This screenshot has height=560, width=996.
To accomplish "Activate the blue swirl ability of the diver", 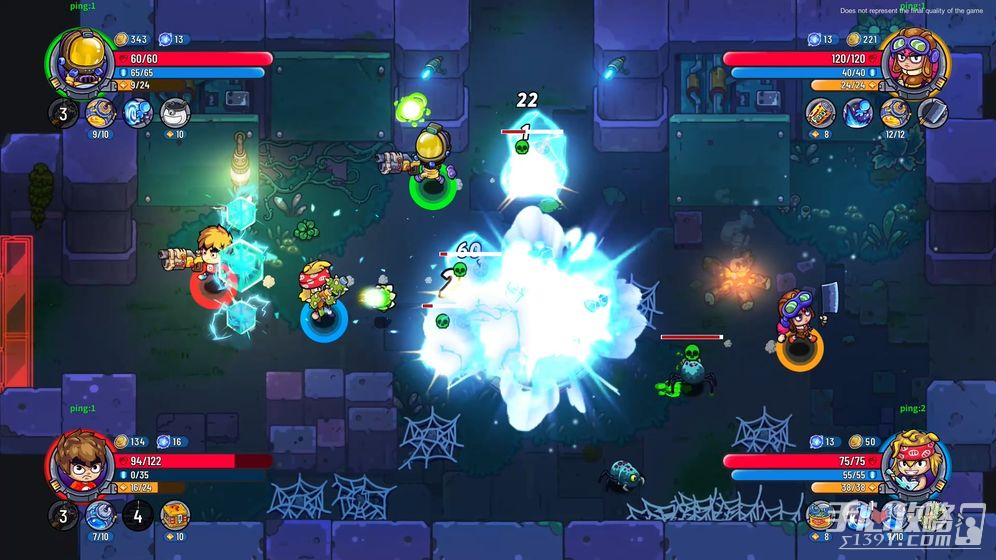I will tap(137, 112).
